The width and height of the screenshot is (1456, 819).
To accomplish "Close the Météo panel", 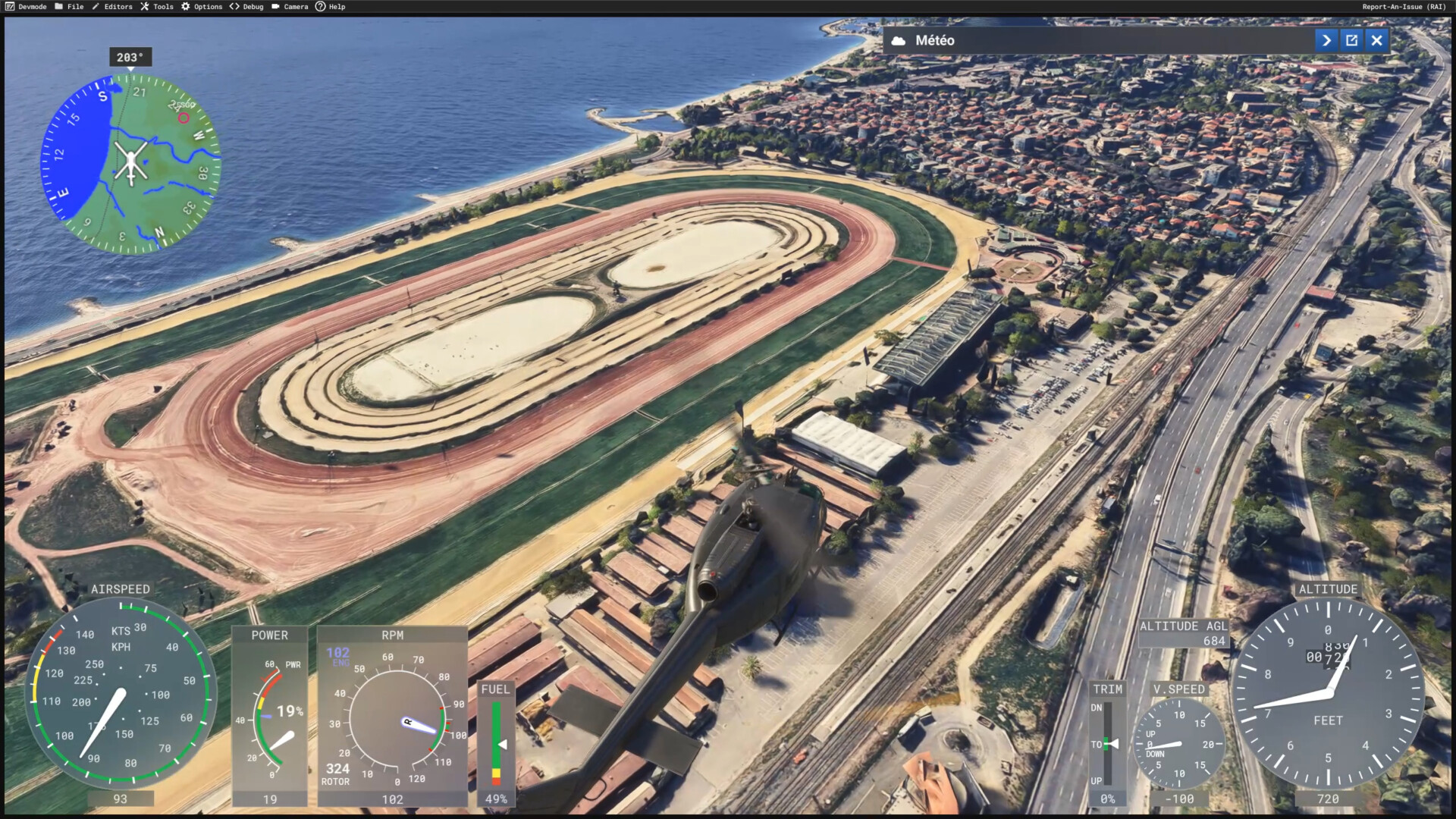I will pos(1377,41).
